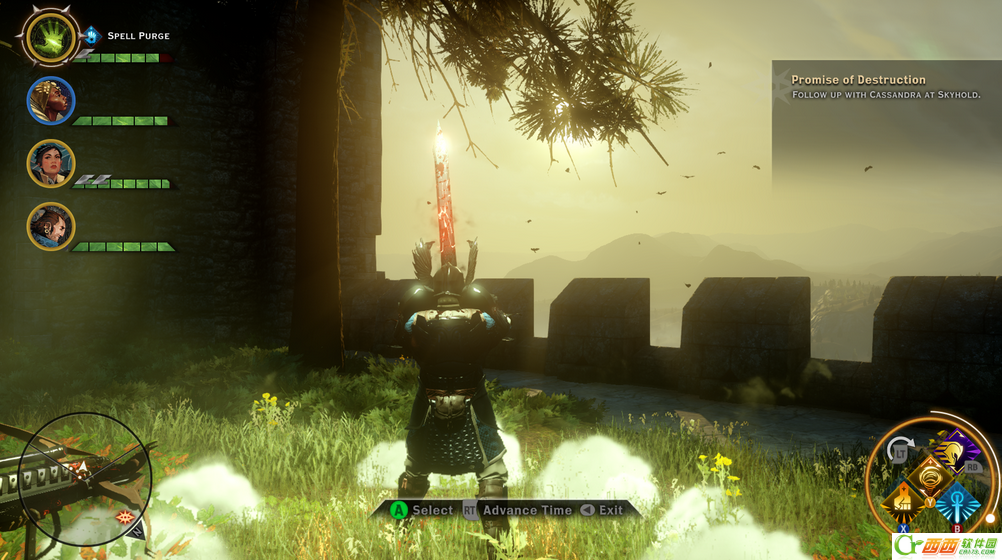The height and width of the screenshot is (560, 1002).
Task: Select the green glowing hand party portrait
Action: 48,37
